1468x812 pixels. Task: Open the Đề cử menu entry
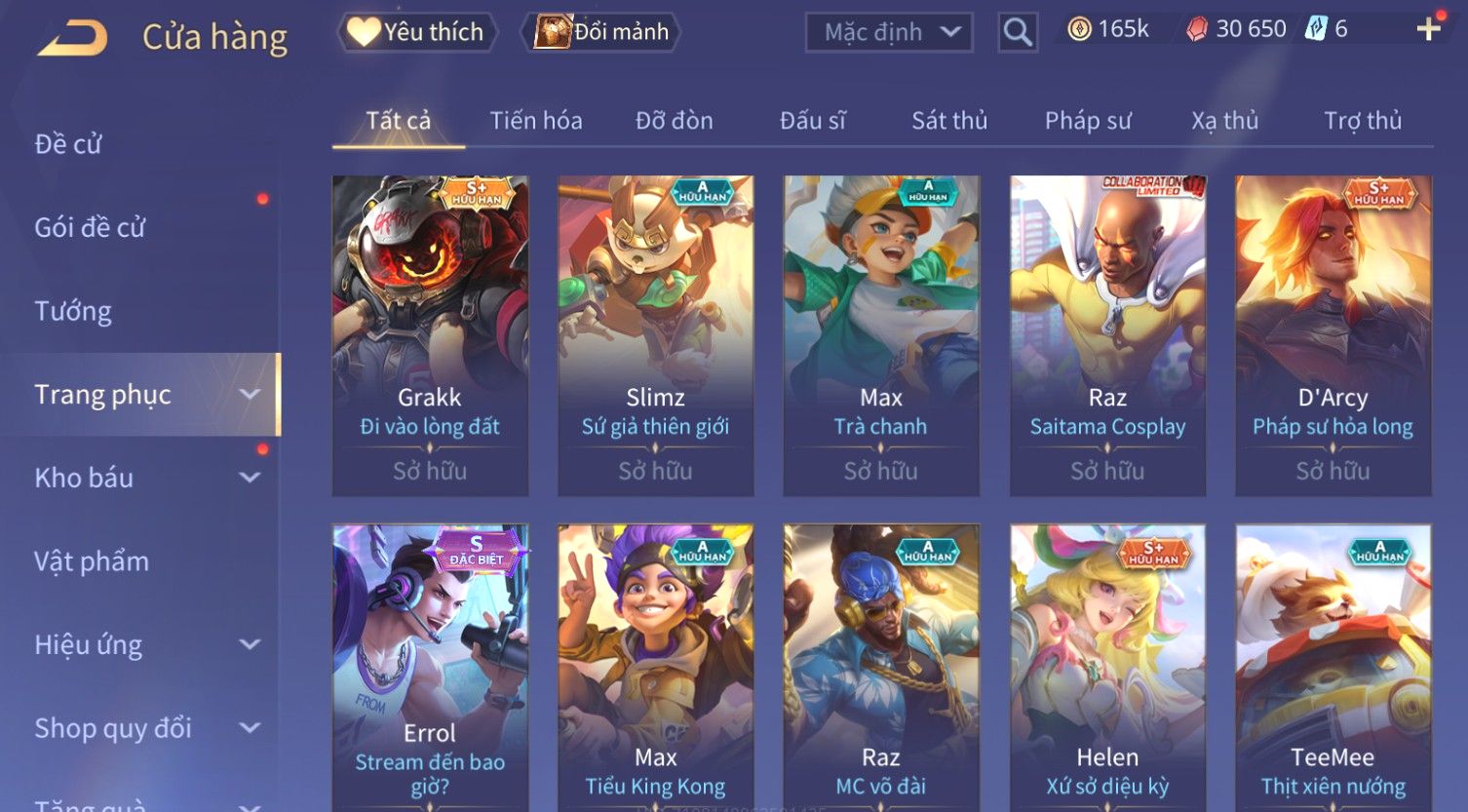68,144
